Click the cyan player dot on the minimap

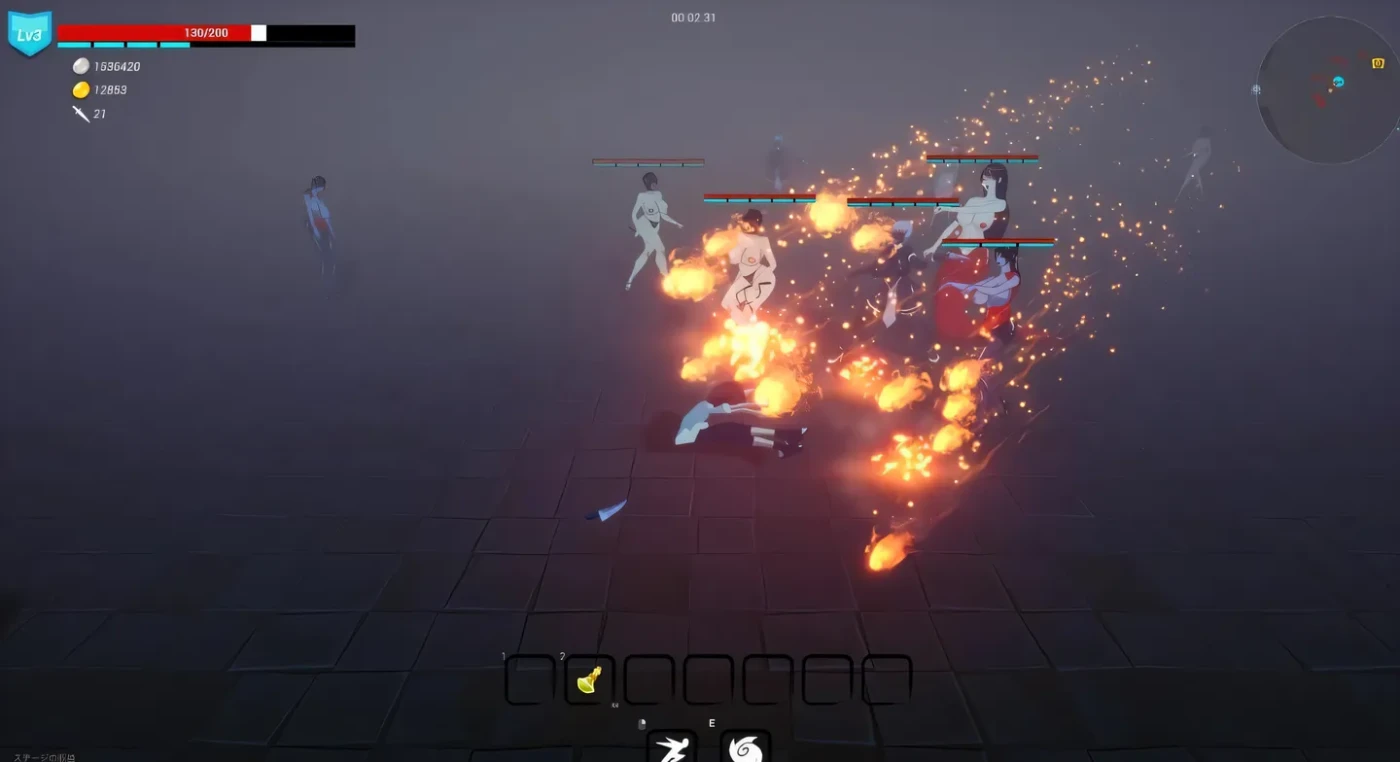click(1338, 82)
